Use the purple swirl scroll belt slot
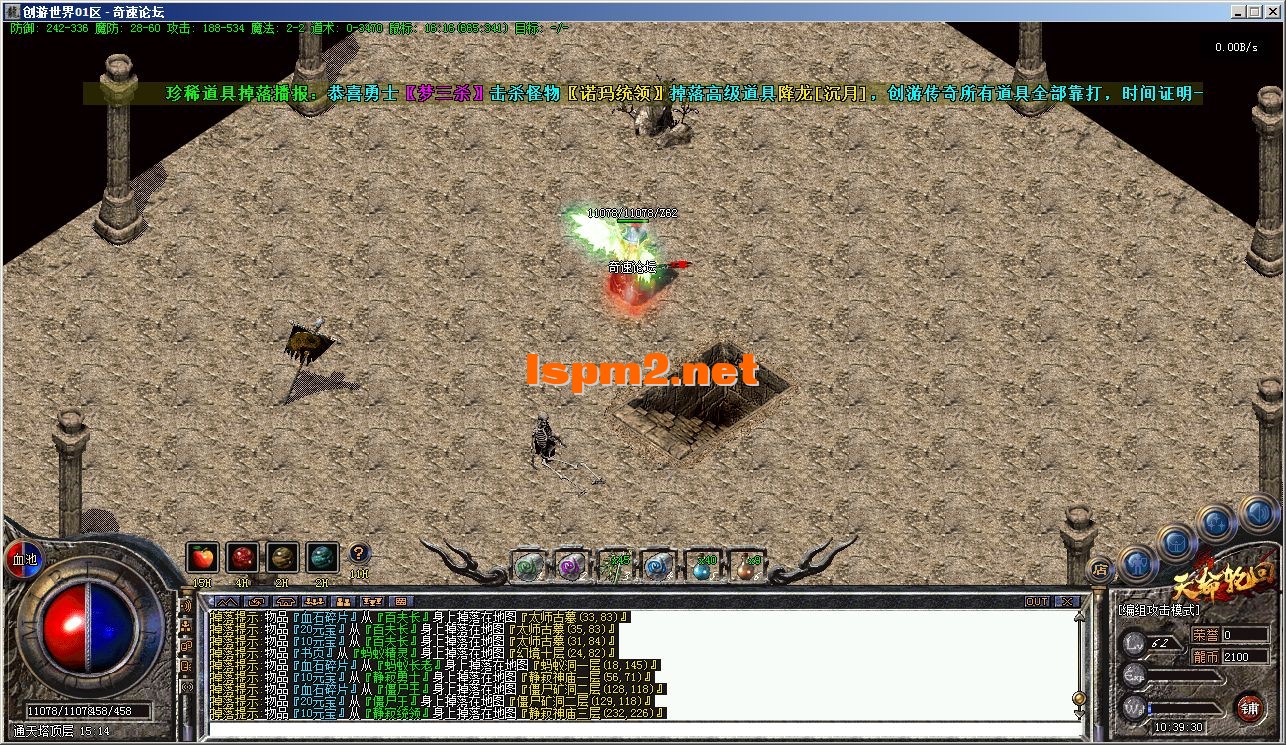The height and width of the screenshot is (745, 1286). 571,566
